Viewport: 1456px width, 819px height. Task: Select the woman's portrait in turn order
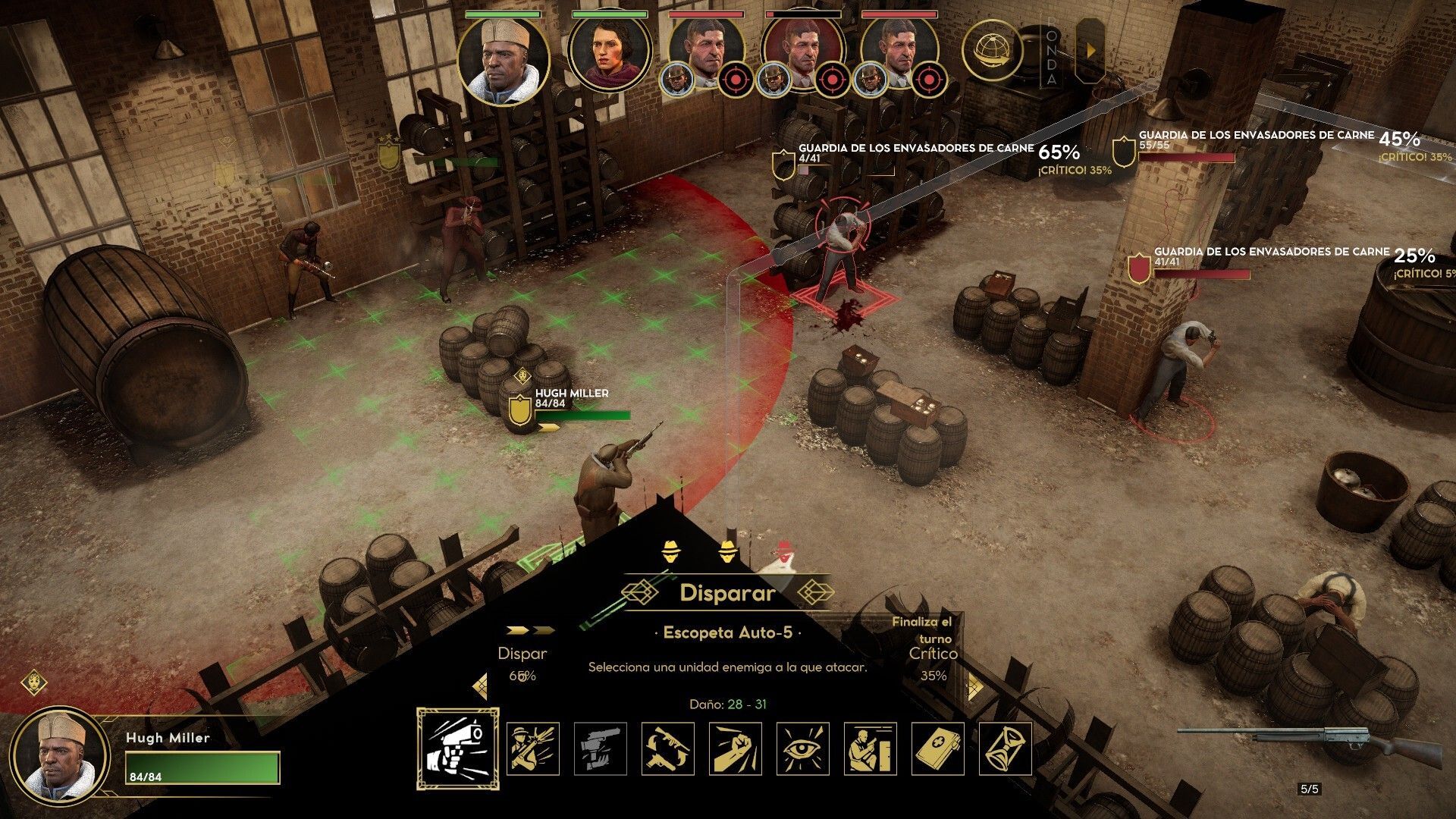(609, 52)
